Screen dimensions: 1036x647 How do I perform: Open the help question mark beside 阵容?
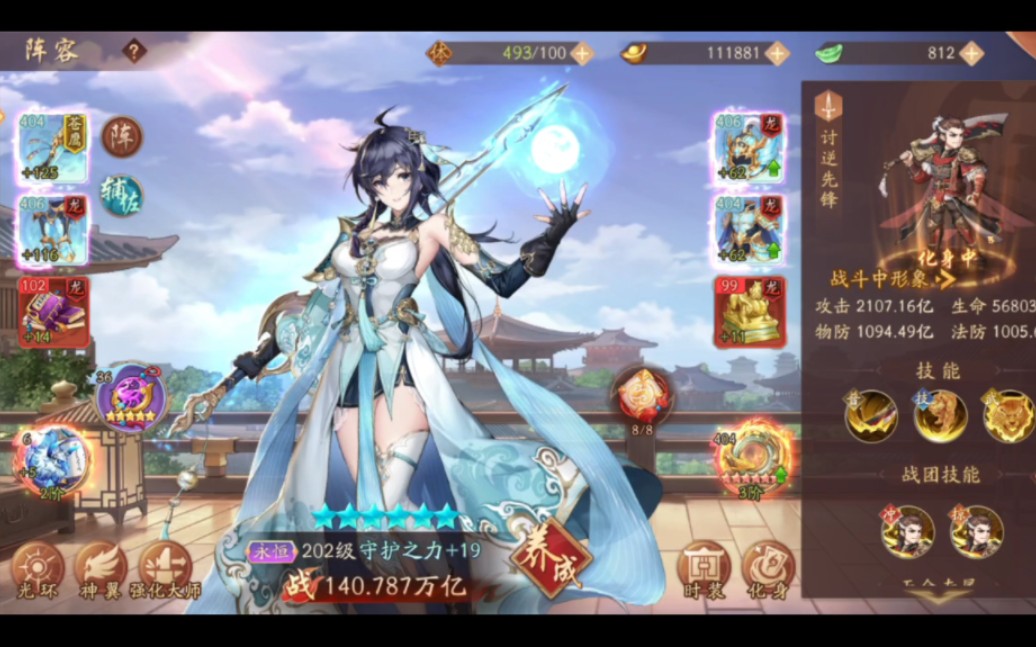(x=134, y=51)
